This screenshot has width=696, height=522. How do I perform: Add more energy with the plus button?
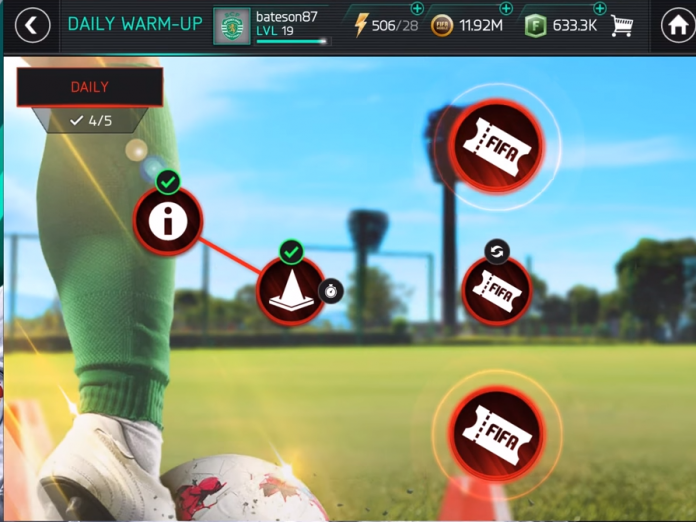(417, 9)
